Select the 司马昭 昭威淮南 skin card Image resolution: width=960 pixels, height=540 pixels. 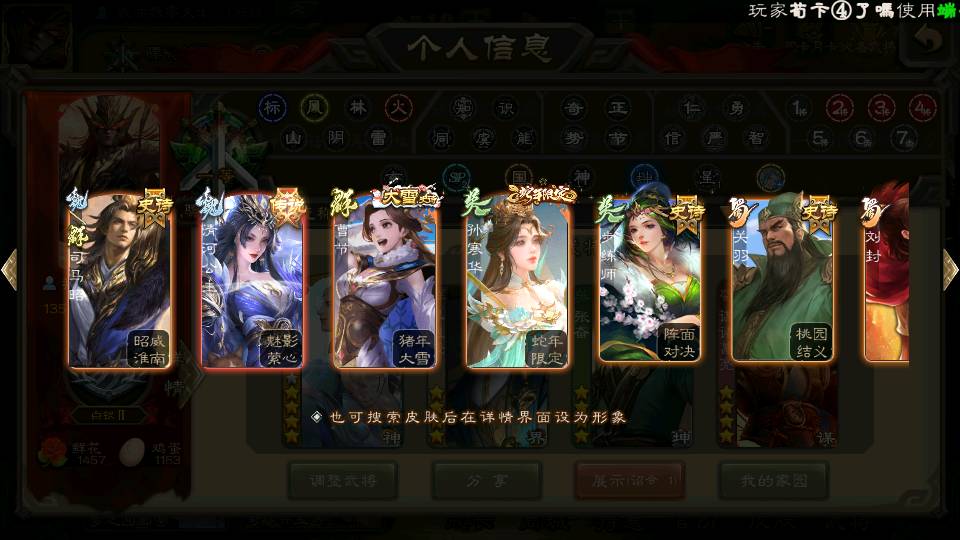[119, 279]
